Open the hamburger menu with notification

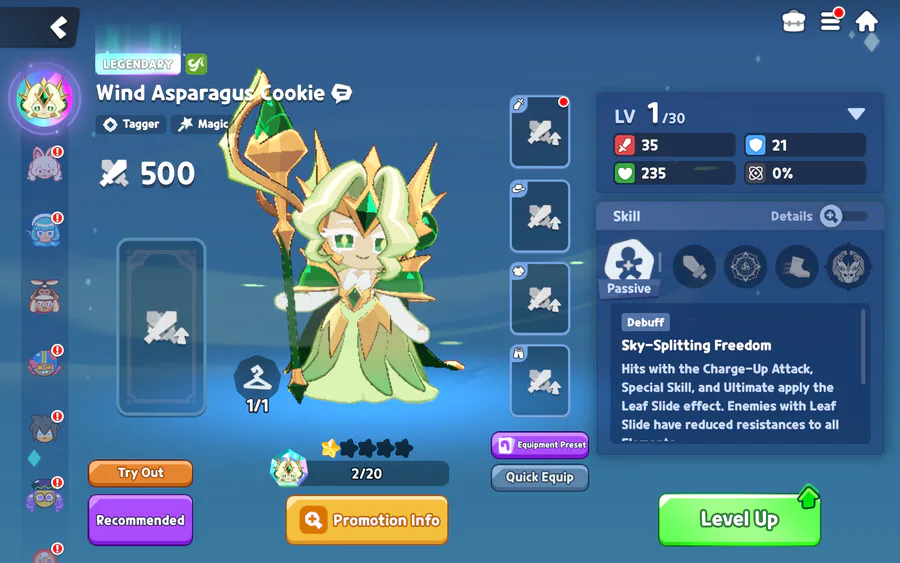click(x=830, y=21)
